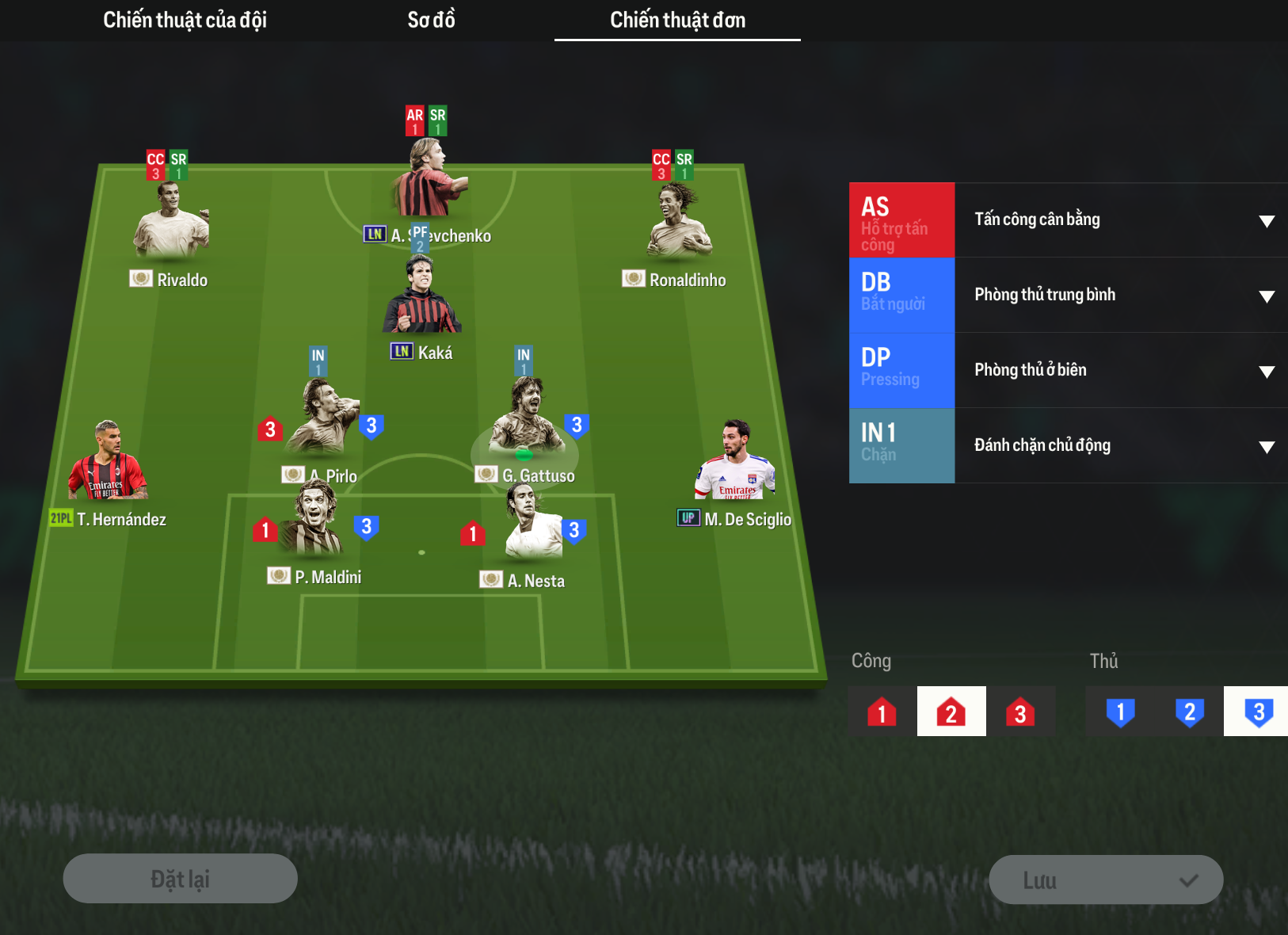Choose Công attack level 2
The width and height of the screenshot is (1288, 935).
(951, 712)
